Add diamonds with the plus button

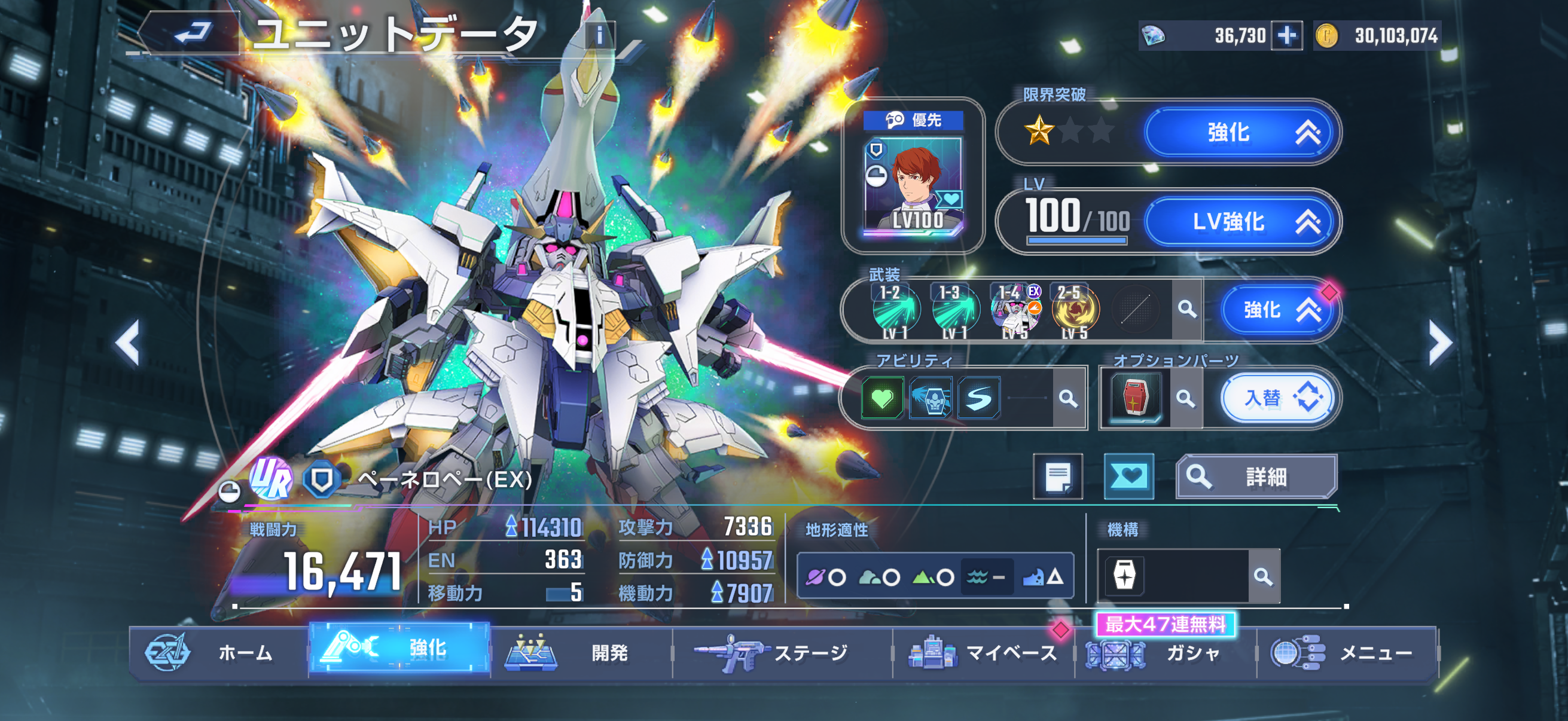[1287, 36]
